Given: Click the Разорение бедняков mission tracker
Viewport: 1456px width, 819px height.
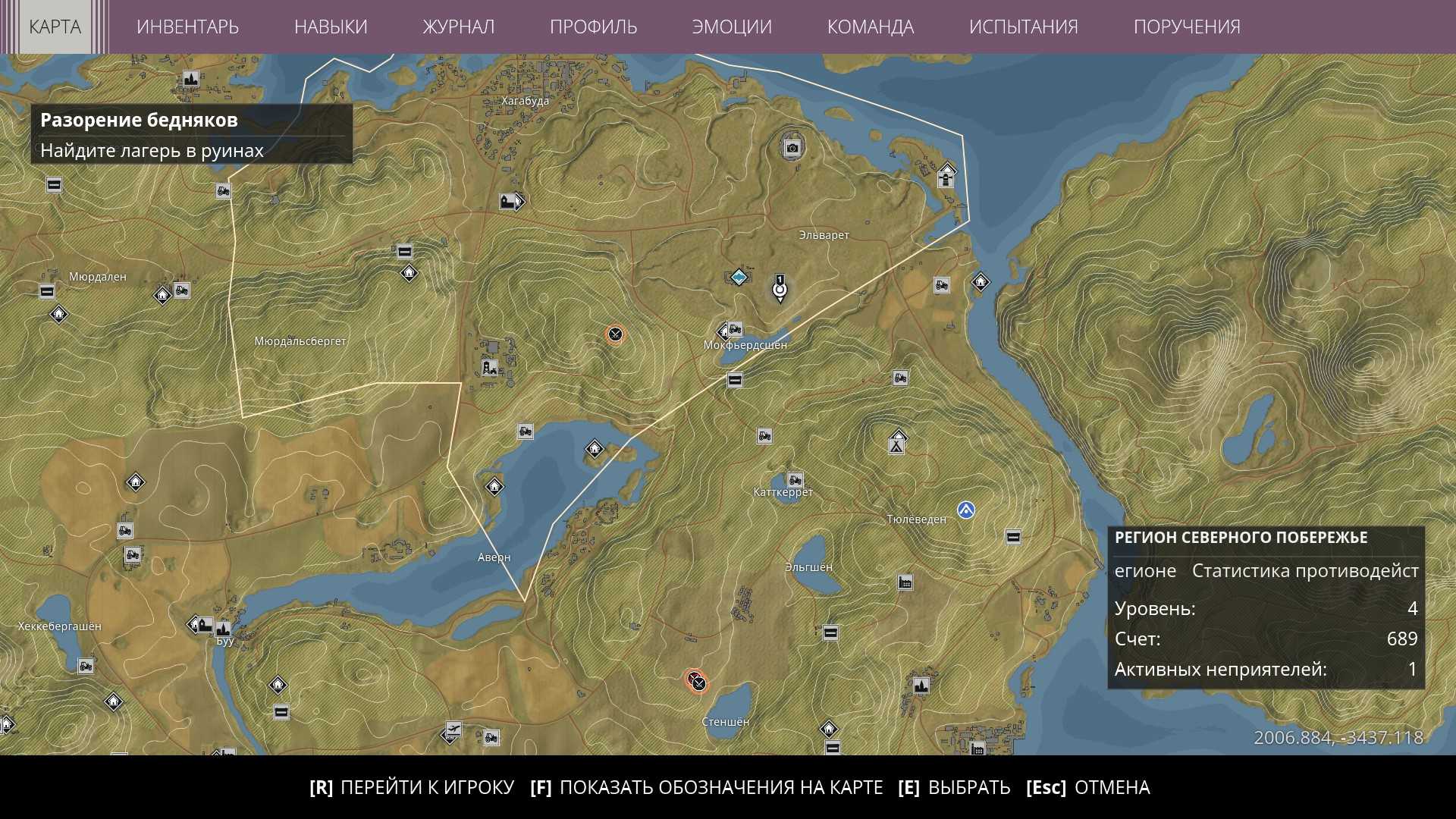Looking at the screenshot, I should (191, 134).
